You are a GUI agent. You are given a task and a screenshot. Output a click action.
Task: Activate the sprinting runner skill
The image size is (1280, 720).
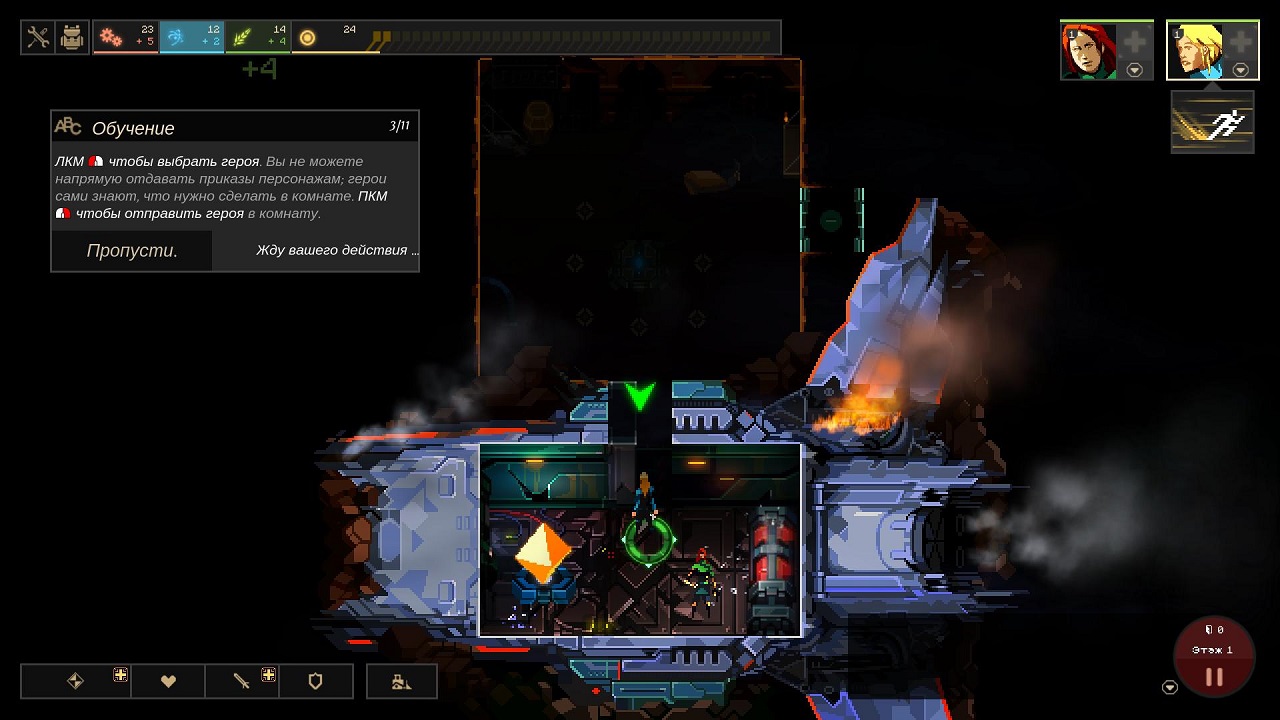(1212, 122)
